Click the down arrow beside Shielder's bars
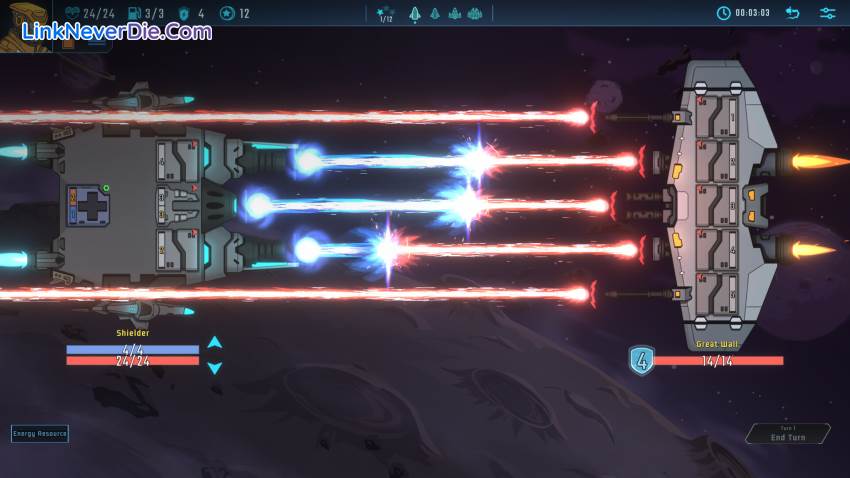The image size is (850, 478). tap(214, 367)
